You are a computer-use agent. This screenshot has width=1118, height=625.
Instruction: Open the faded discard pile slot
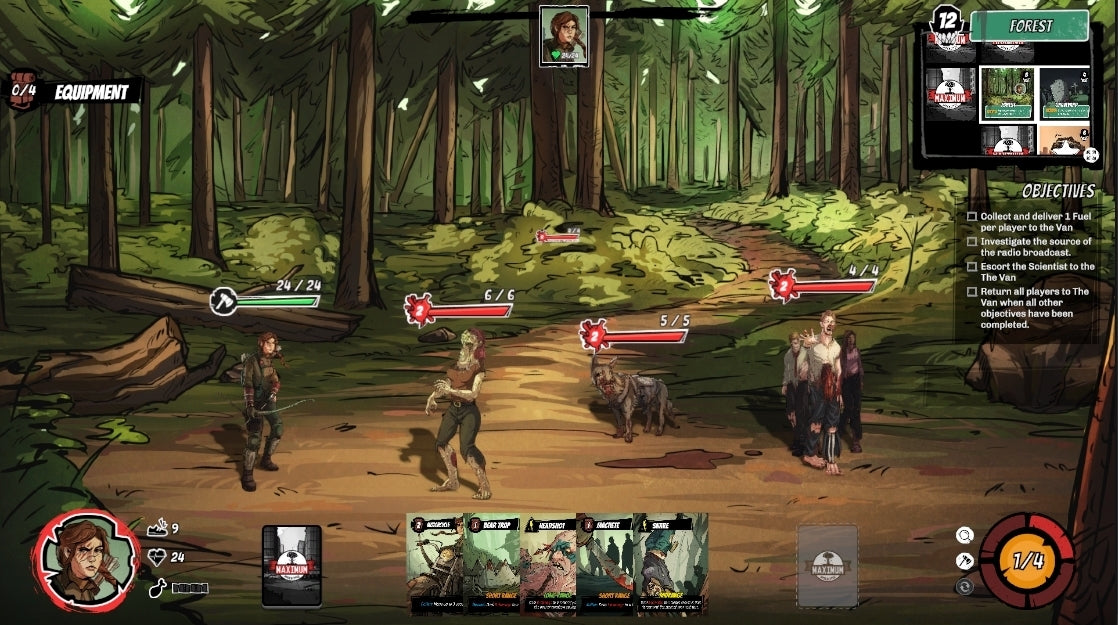[827, 566]
